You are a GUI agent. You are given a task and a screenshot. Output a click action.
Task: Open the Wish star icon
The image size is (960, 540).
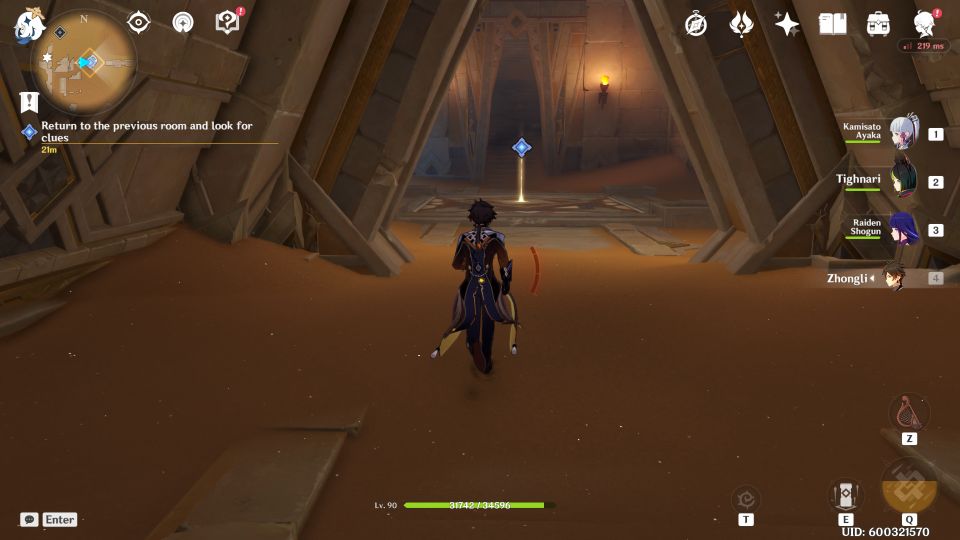pyautogui.click(x=787, y=24)
